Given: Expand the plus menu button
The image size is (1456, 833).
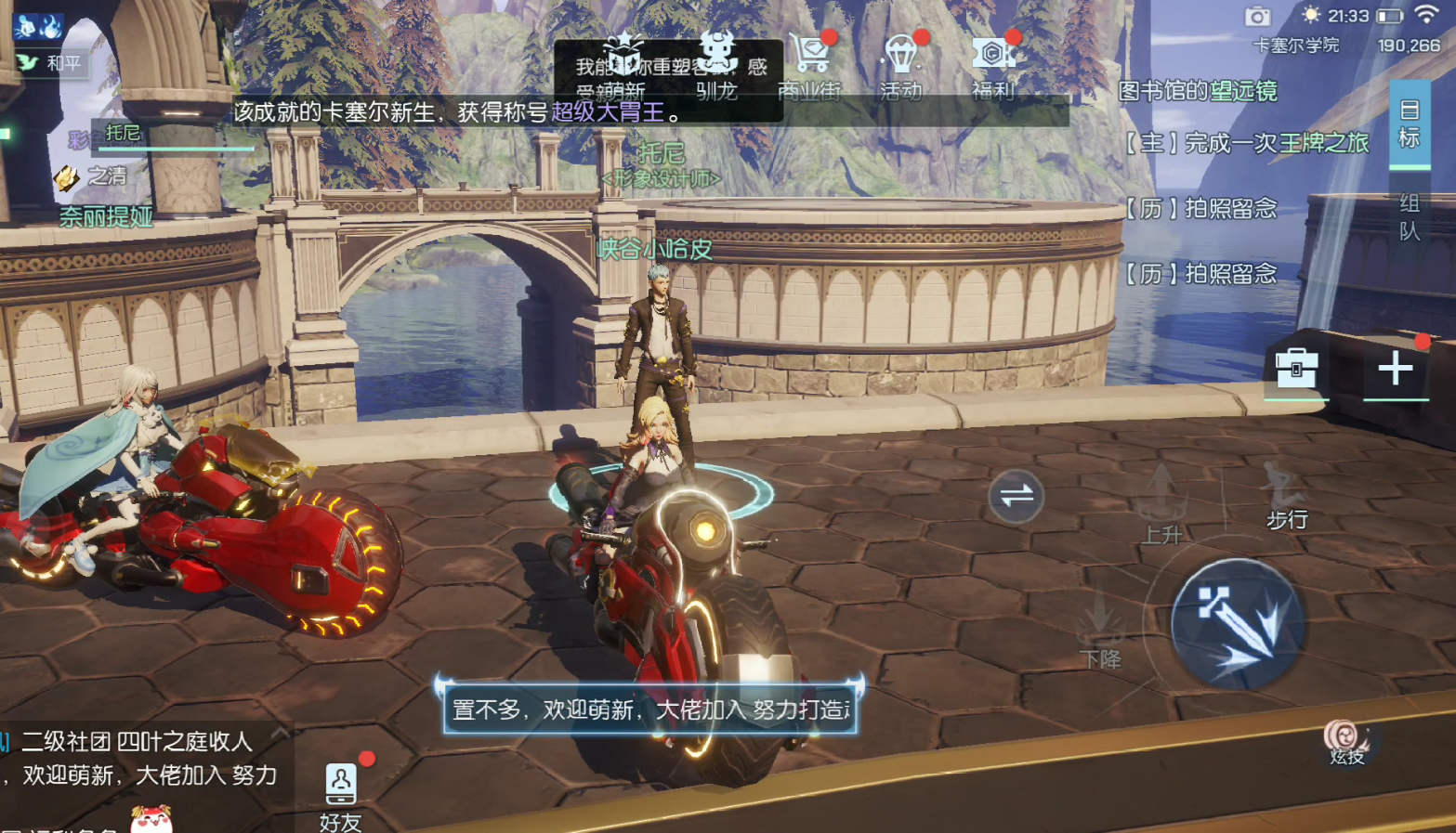Looking at the screenshot, I should click(x=1395, y=369).
